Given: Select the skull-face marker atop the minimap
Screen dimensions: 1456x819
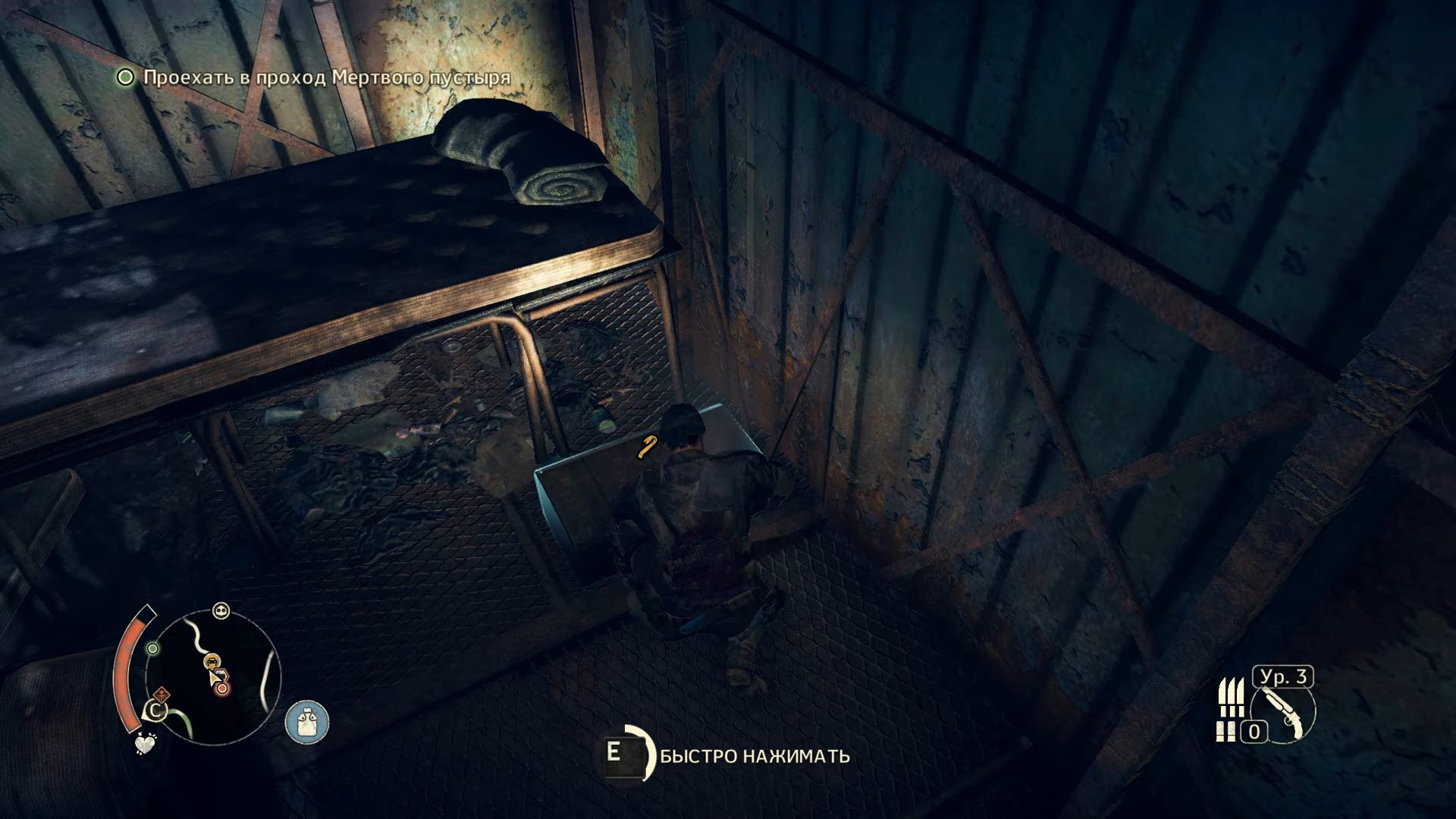Looking at the screenshot, I should click(x=221, y=610).
